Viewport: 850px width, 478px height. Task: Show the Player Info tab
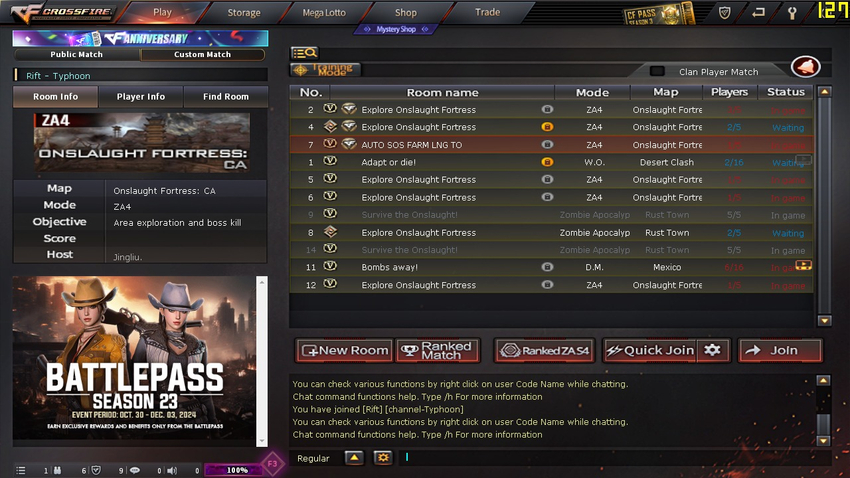(140, 97)
